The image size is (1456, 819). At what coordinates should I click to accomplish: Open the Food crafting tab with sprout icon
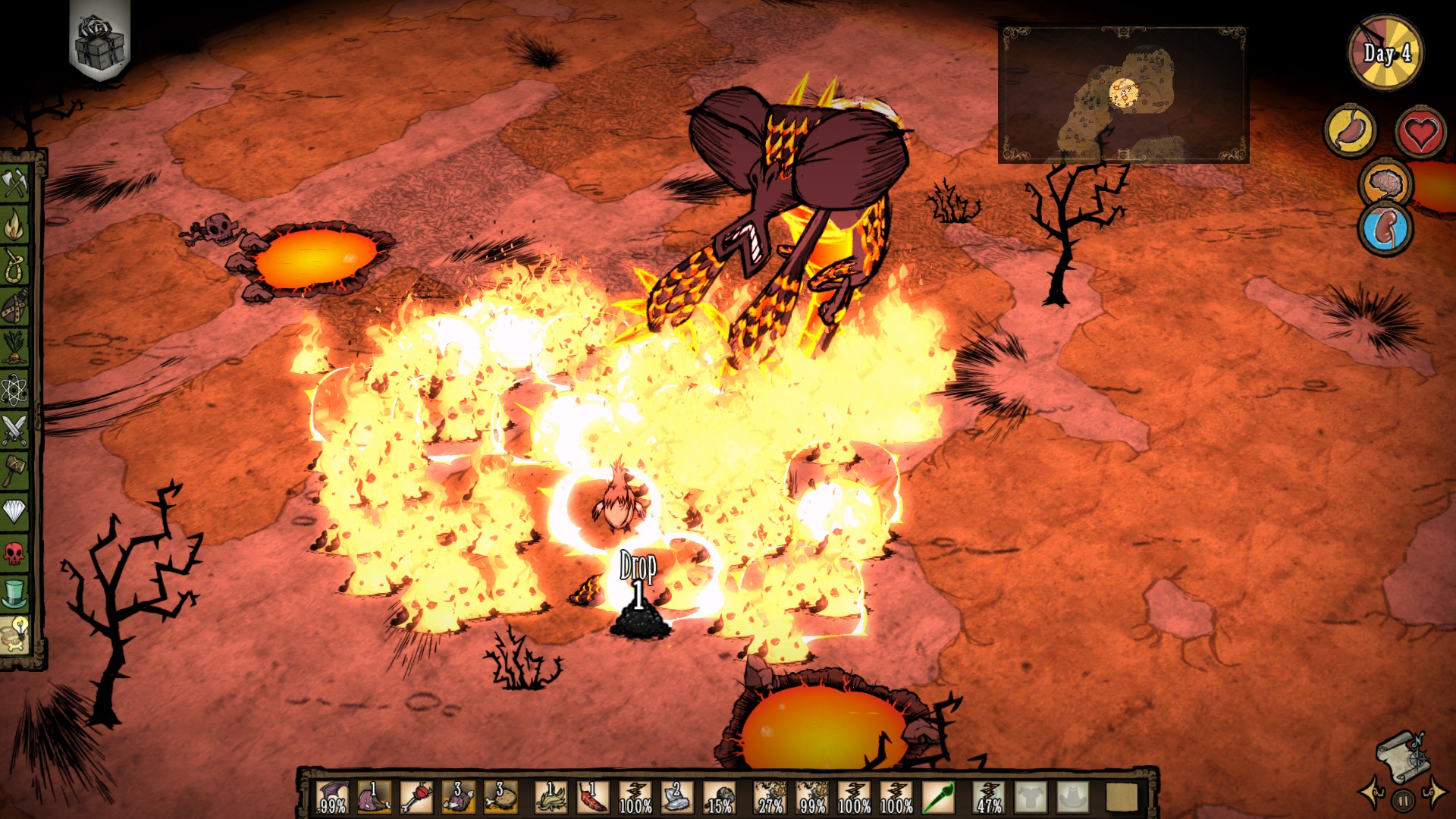(15, 349)
